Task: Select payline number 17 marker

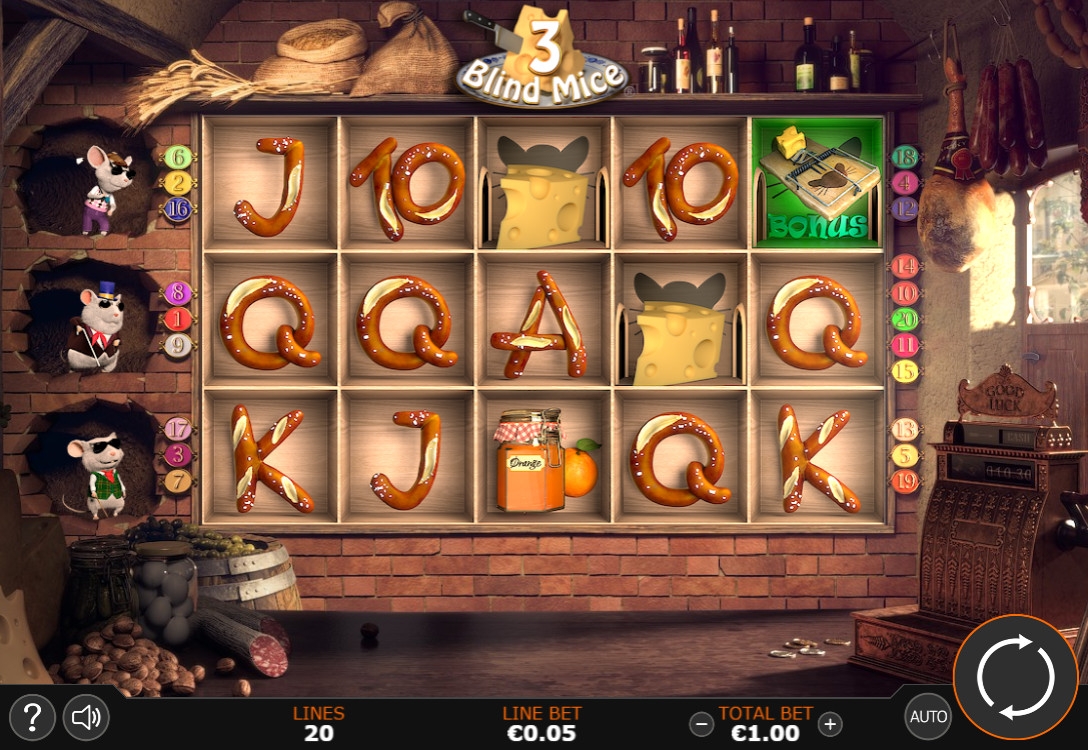Action: (178, 429)
